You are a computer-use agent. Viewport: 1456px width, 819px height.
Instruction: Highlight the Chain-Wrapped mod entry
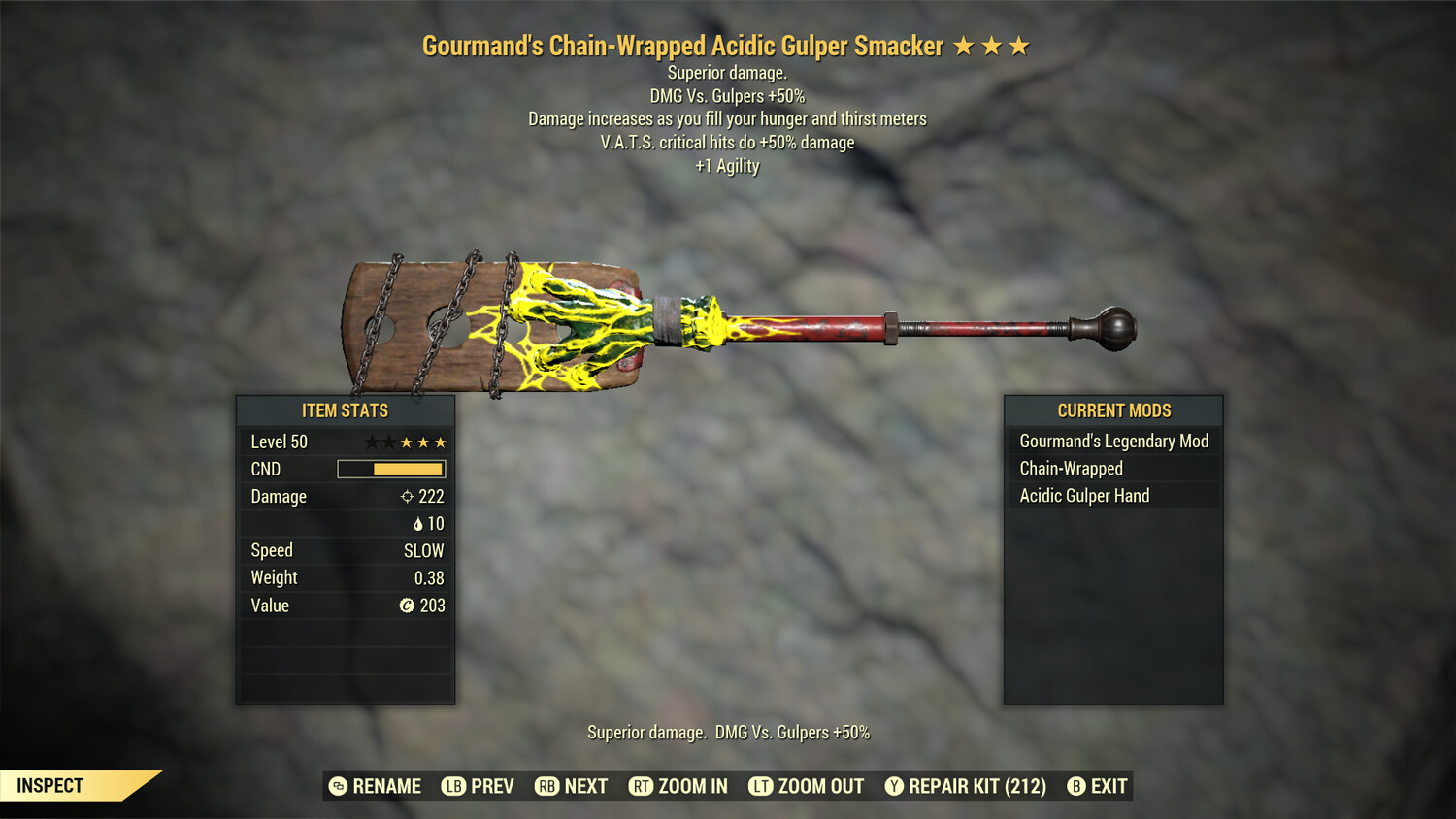(1113, 469)
